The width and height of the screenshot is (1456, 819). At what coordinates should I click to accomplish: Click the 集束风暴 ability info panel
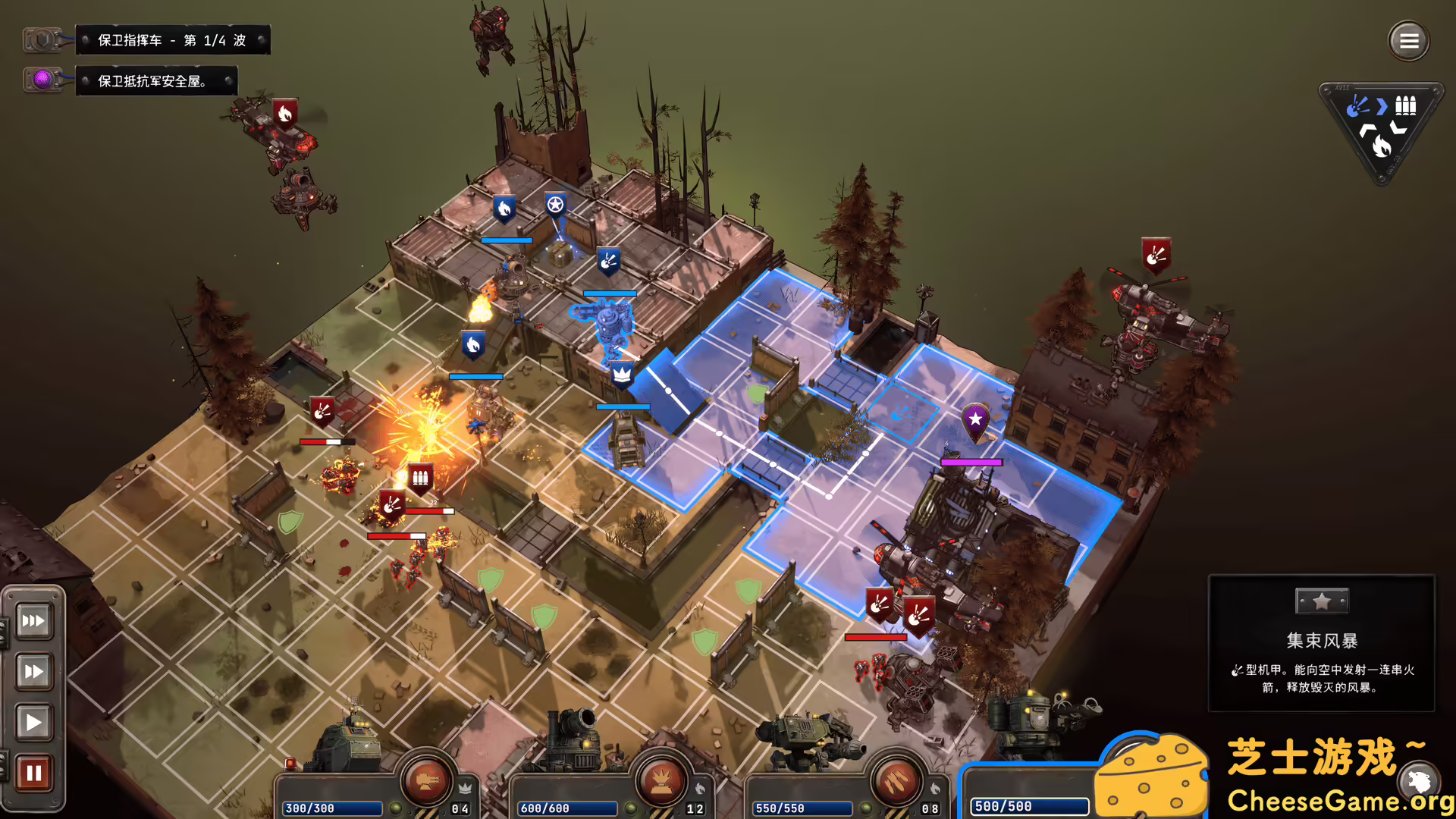[x=1321, y=643]
